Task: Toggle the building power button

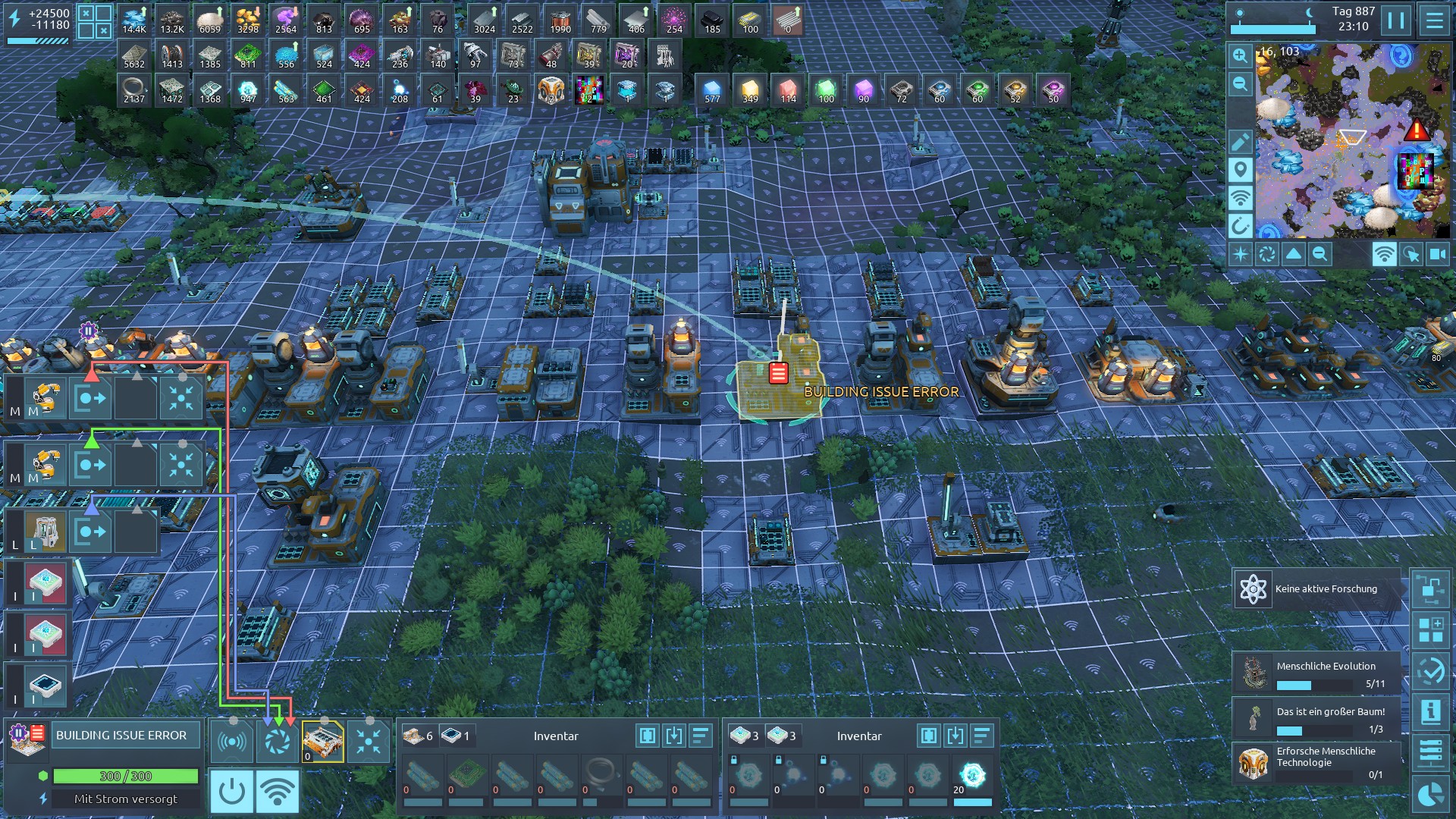Action: coord(231,791)
